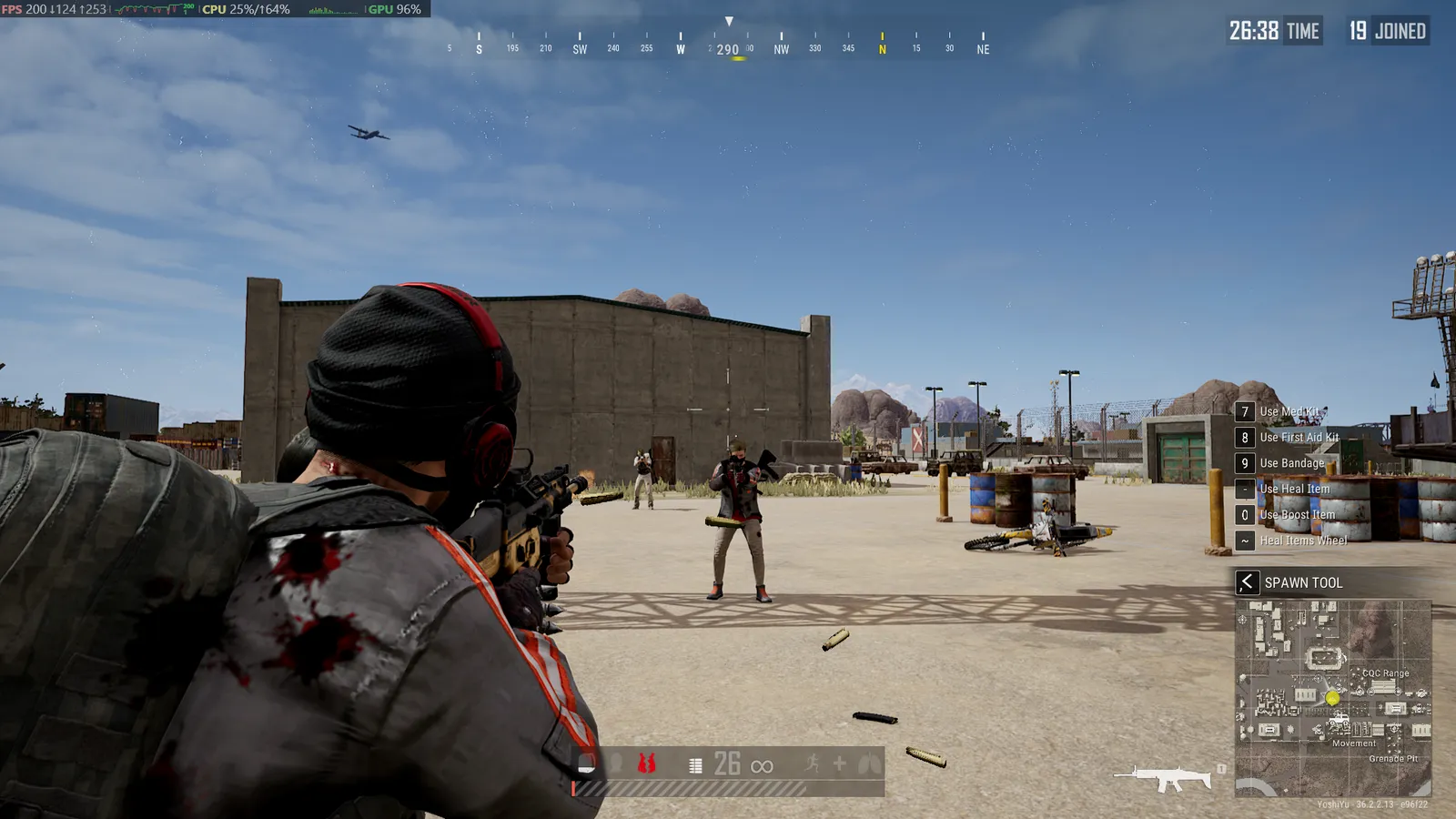1456x819 pixels.
Task: Select the equipped rifle weapon icon
Action: (1165, 778)
